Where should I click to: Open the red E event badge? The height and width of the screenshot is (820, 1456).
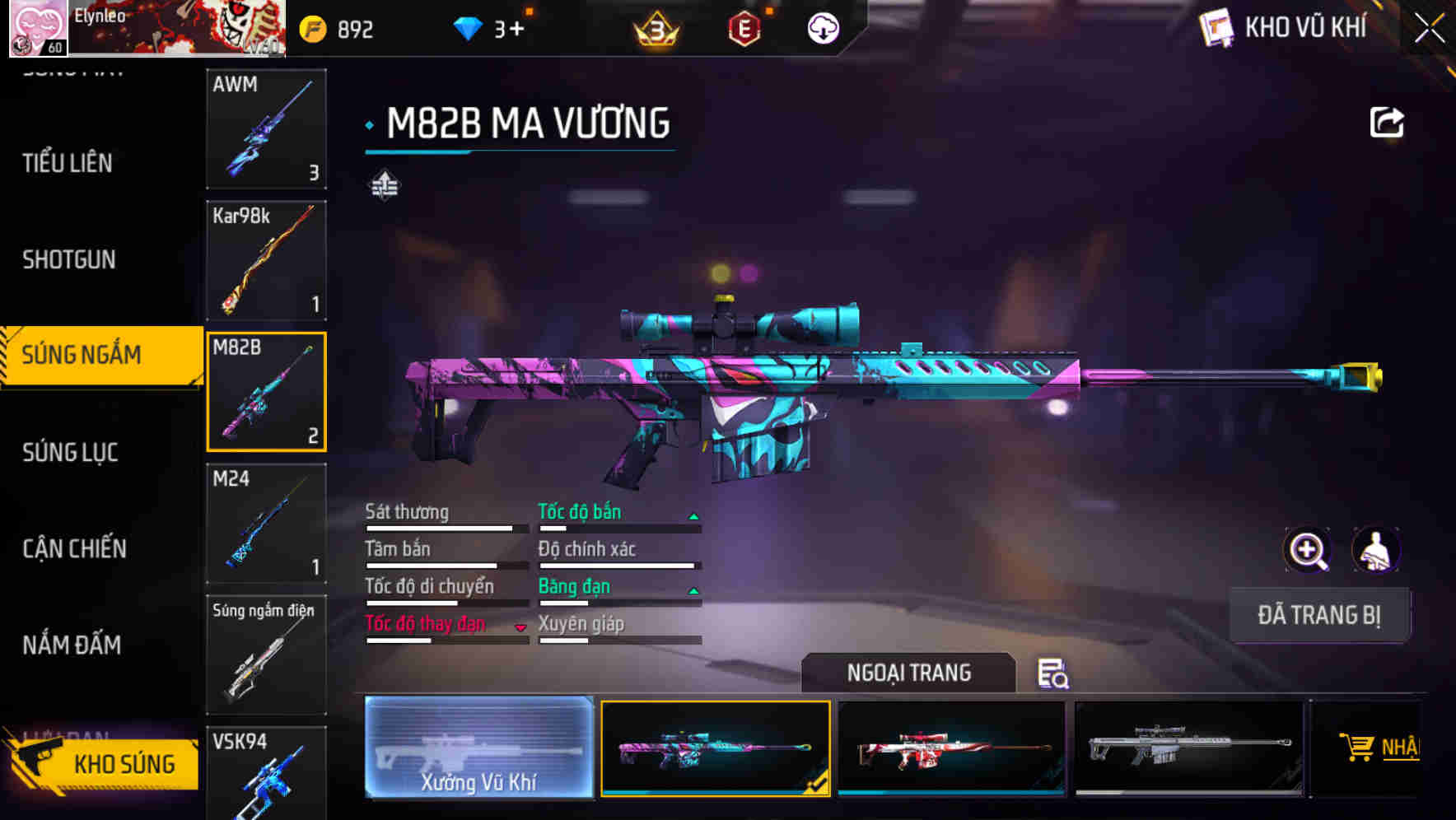744,27
